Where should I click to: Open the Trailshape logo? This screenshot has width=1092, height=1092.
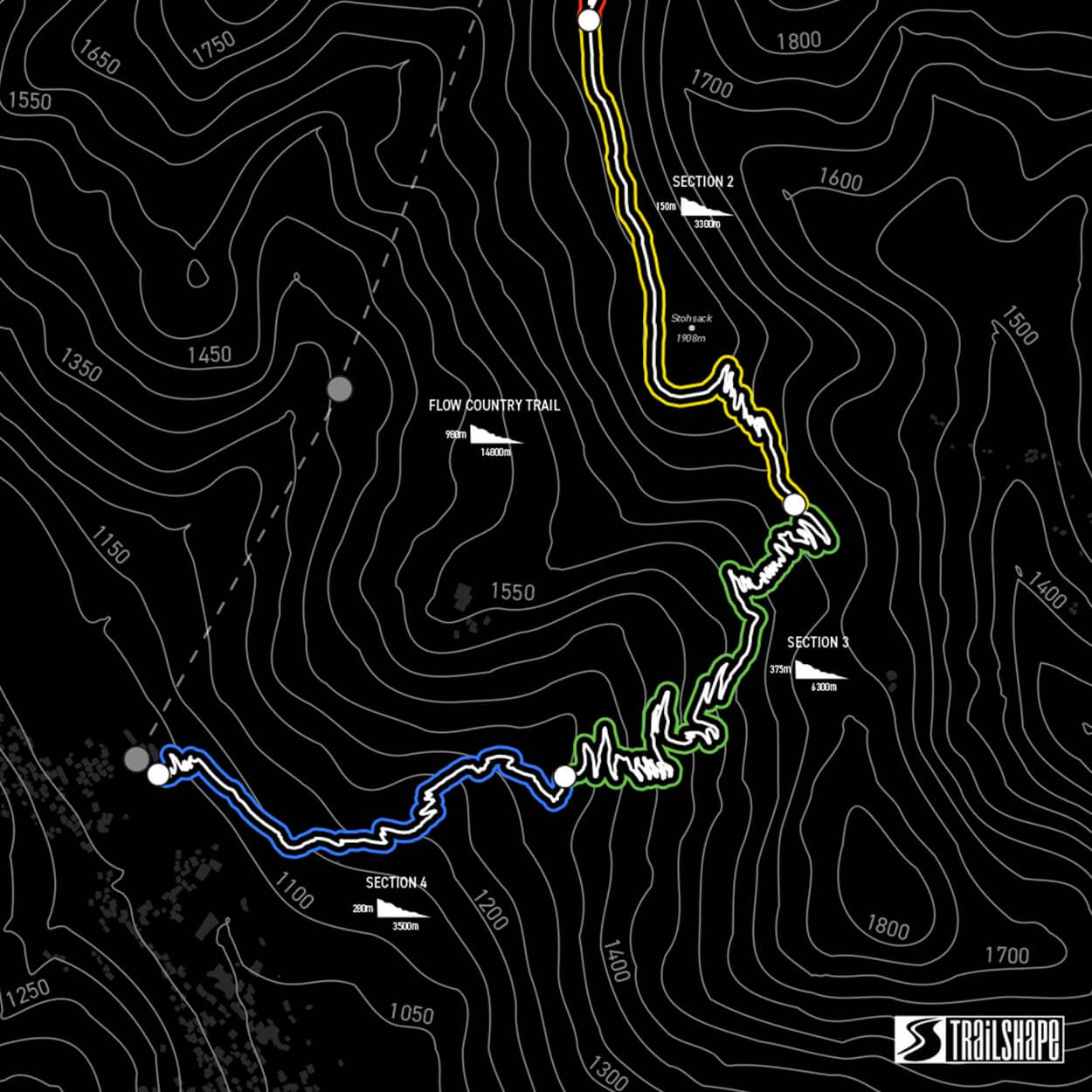[978, 1040]
